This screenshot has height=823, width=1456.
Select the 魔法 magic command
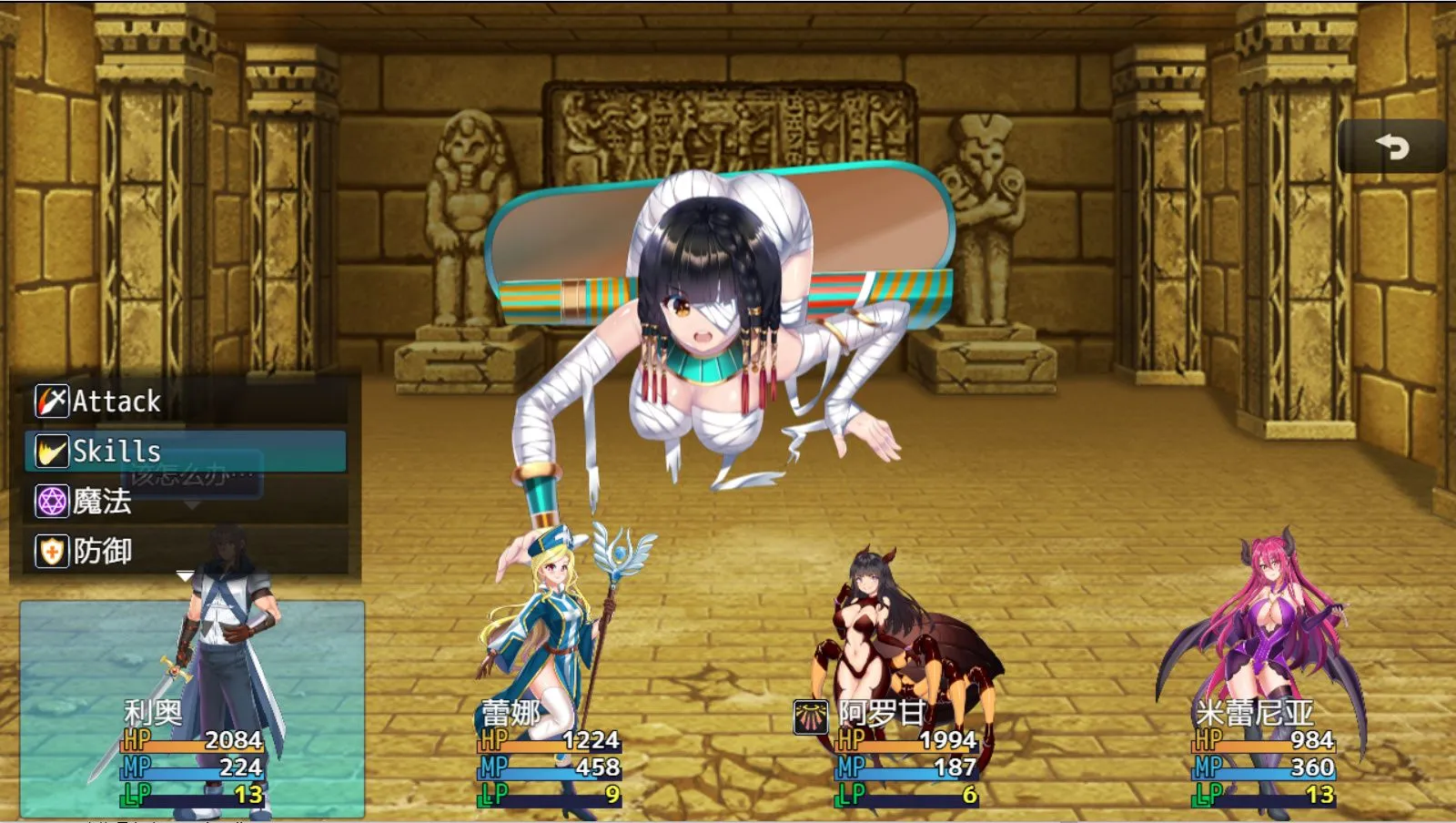click(x=187, y=502)
